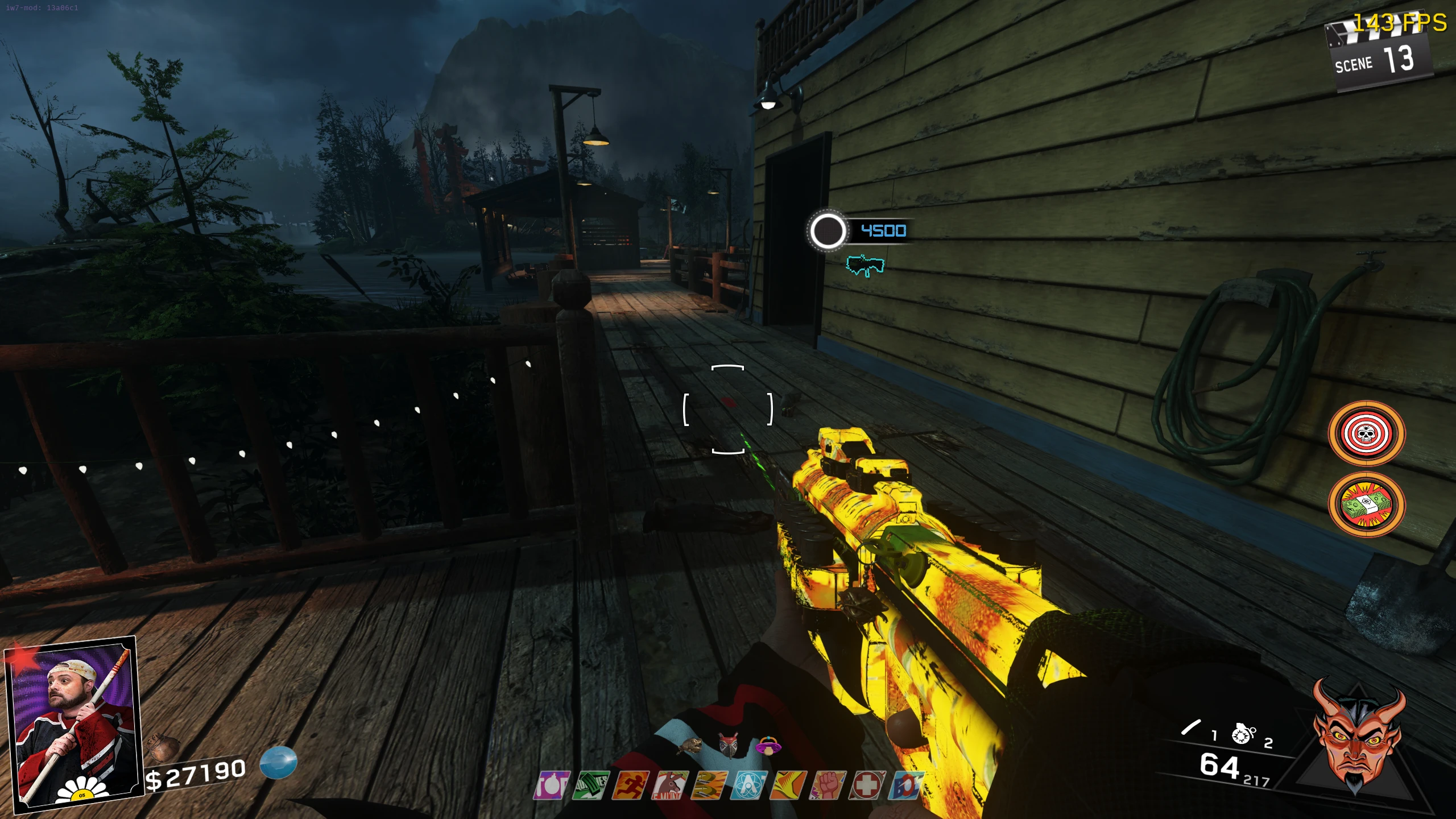Select the grenade equipment icon
This screenshot has width=1456, height=819.
tap(1243, 734)
